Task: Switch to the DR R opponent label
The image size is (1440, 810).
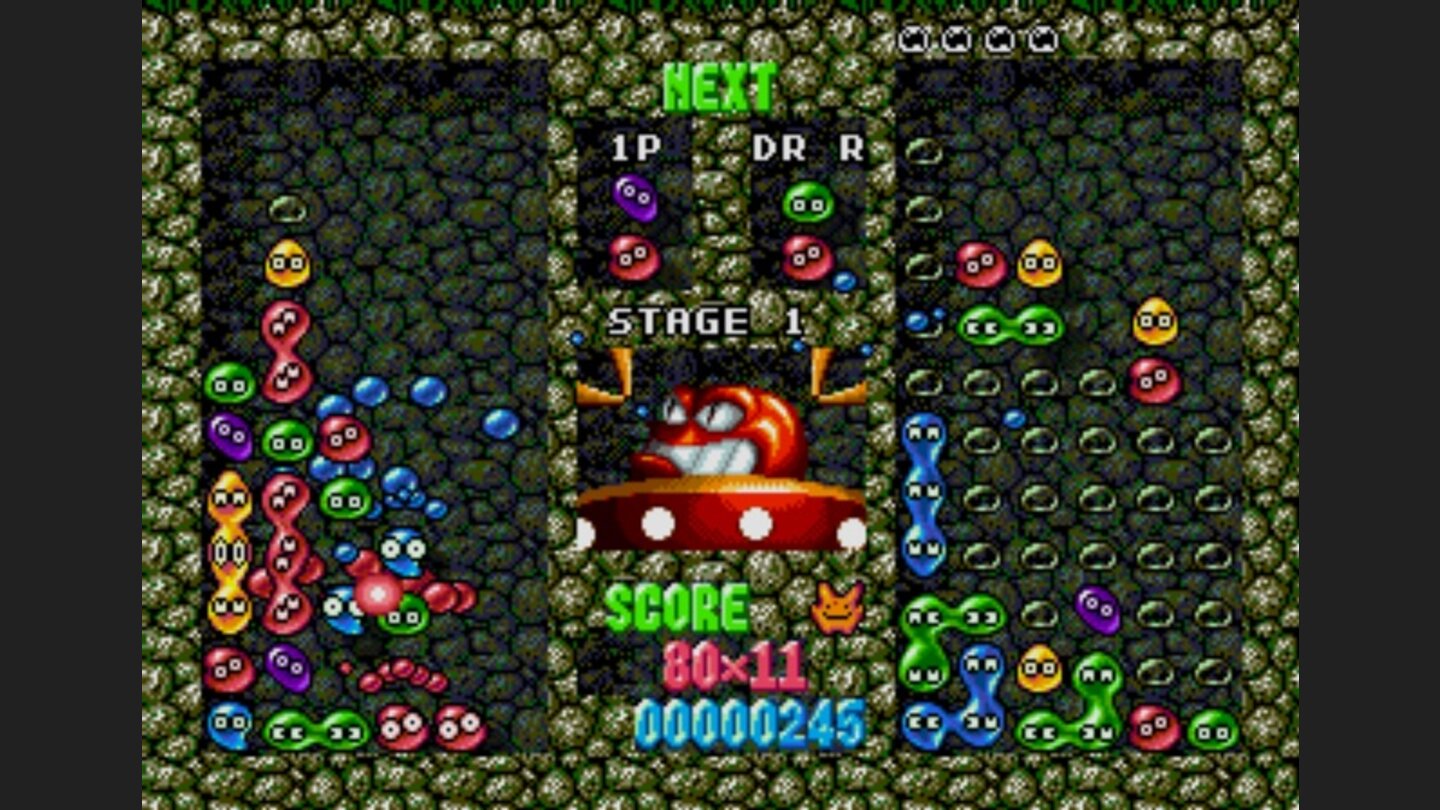Action: [x=806, y=145]
